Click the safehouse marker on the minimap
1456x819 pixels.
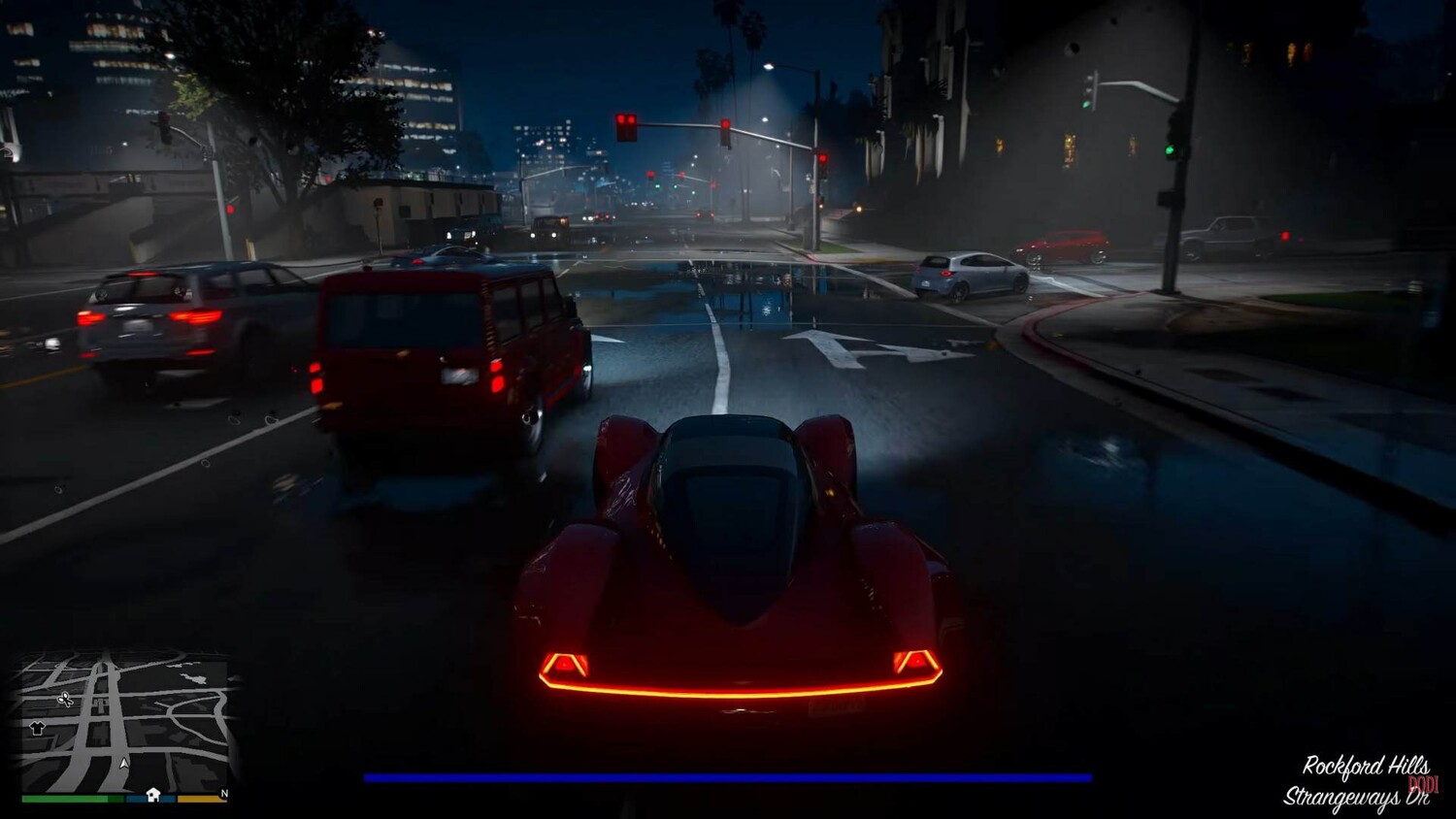152,795
